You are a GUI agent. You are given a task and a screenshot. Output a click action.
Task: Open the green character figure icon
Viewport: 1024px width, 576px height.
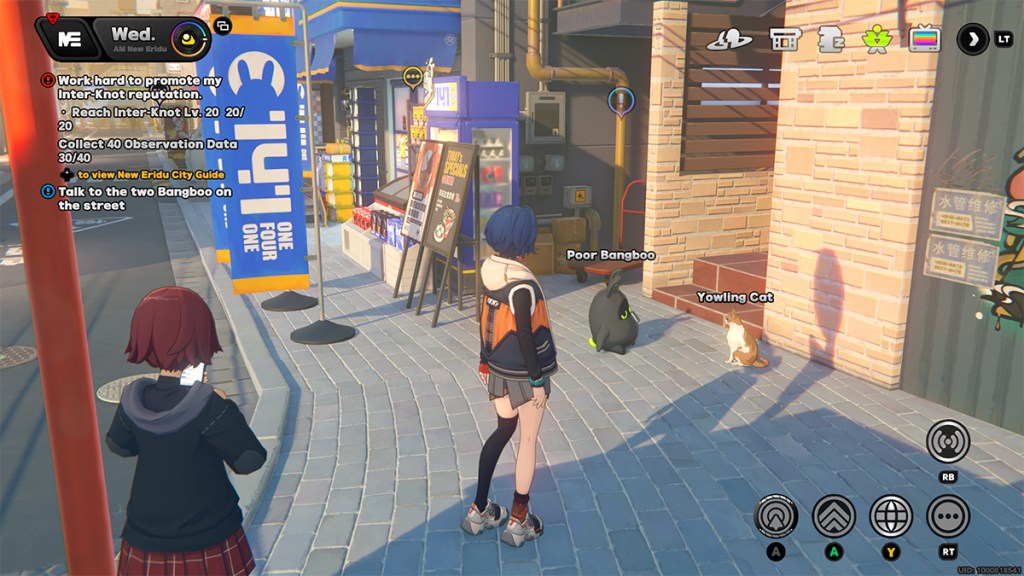click(x=877, y=40)
